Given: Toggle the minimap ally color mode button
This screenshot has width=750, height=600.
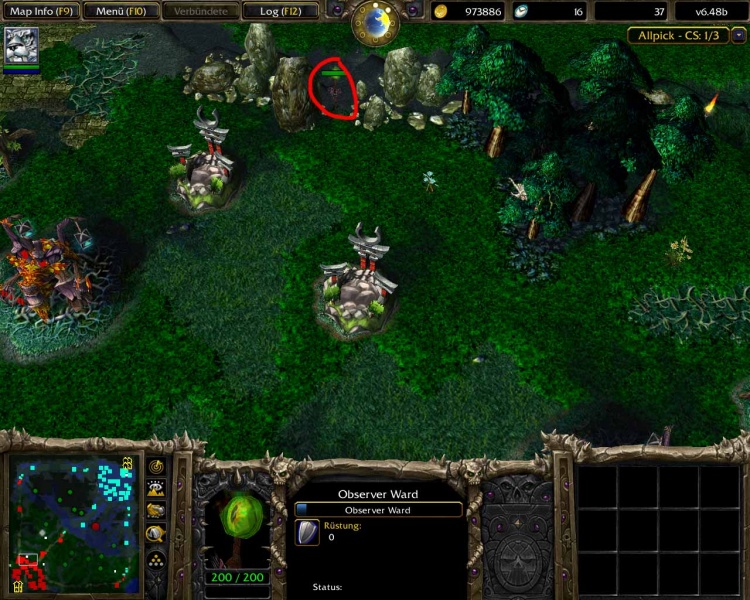Looking at the screenshot, I should [x=156, y=511].
